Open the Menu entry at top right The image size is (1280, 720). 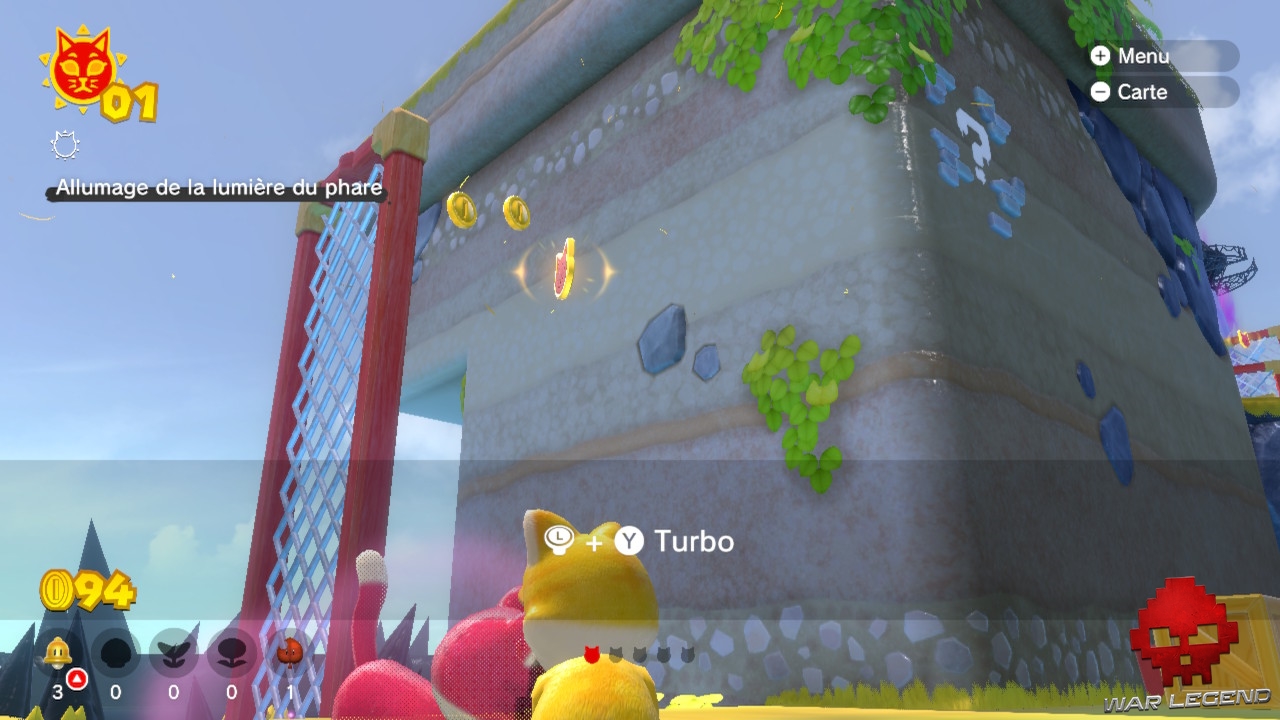click(x=1146, y=56)
